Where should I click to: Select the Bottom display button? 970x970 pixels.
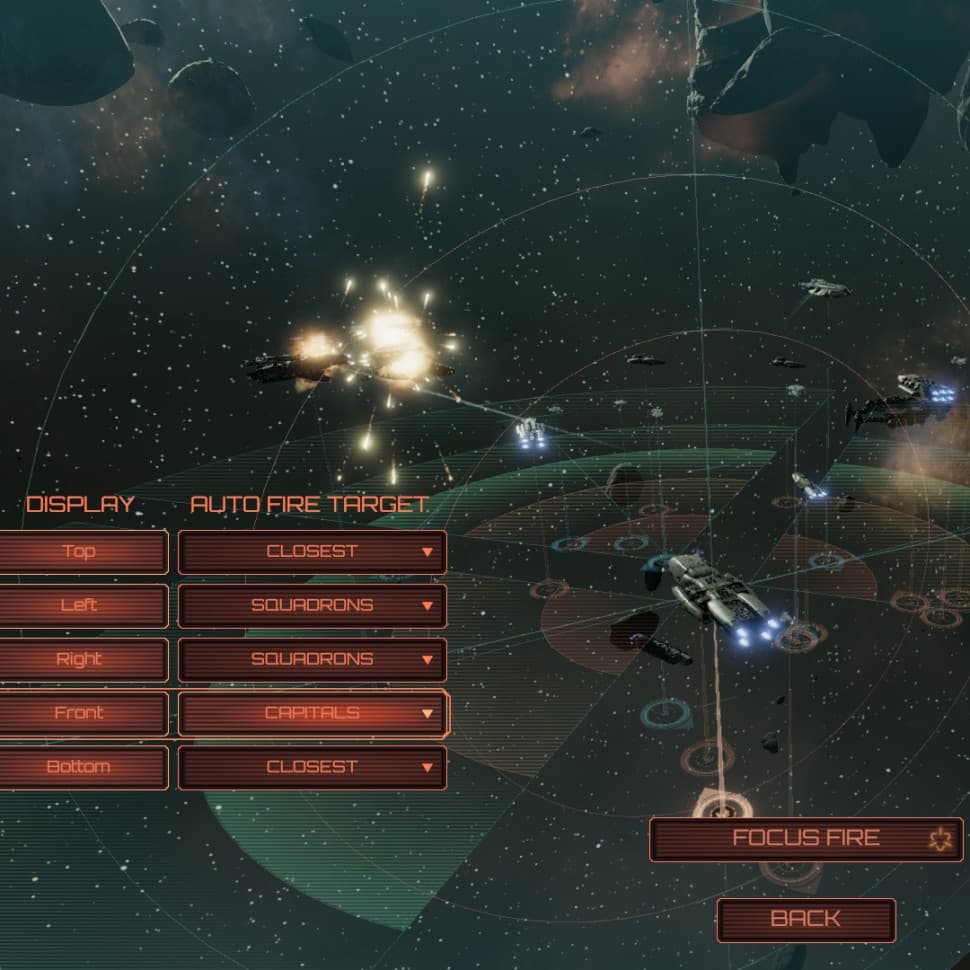pos(80,767)
